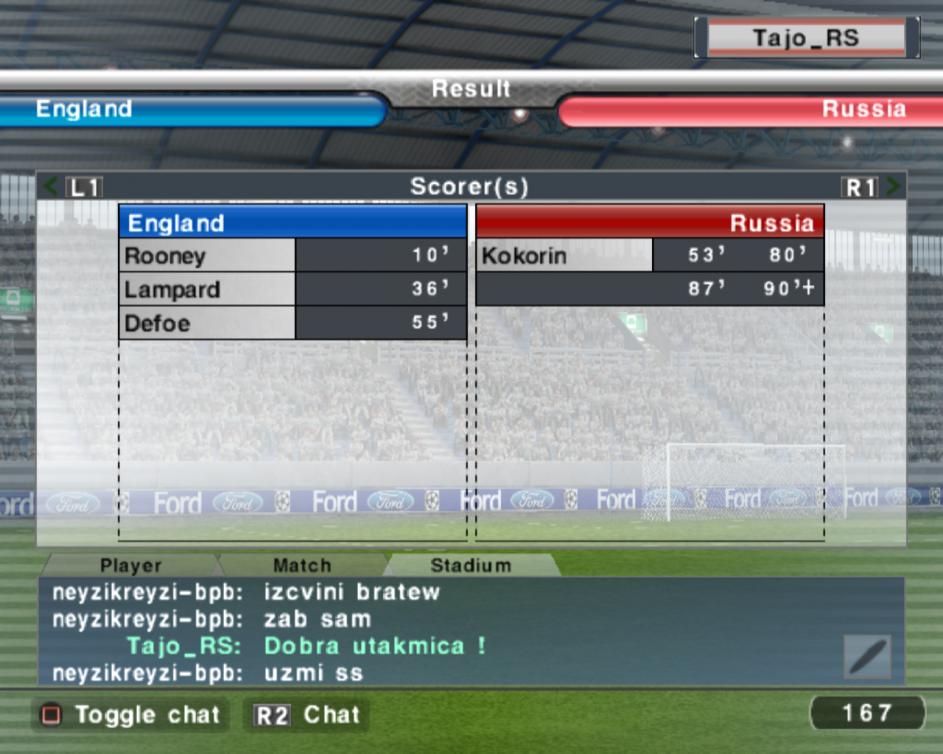The height and width of the screenshot is (754, 943).
Task: Click the England team name bar
Action: tap(190, 109)
